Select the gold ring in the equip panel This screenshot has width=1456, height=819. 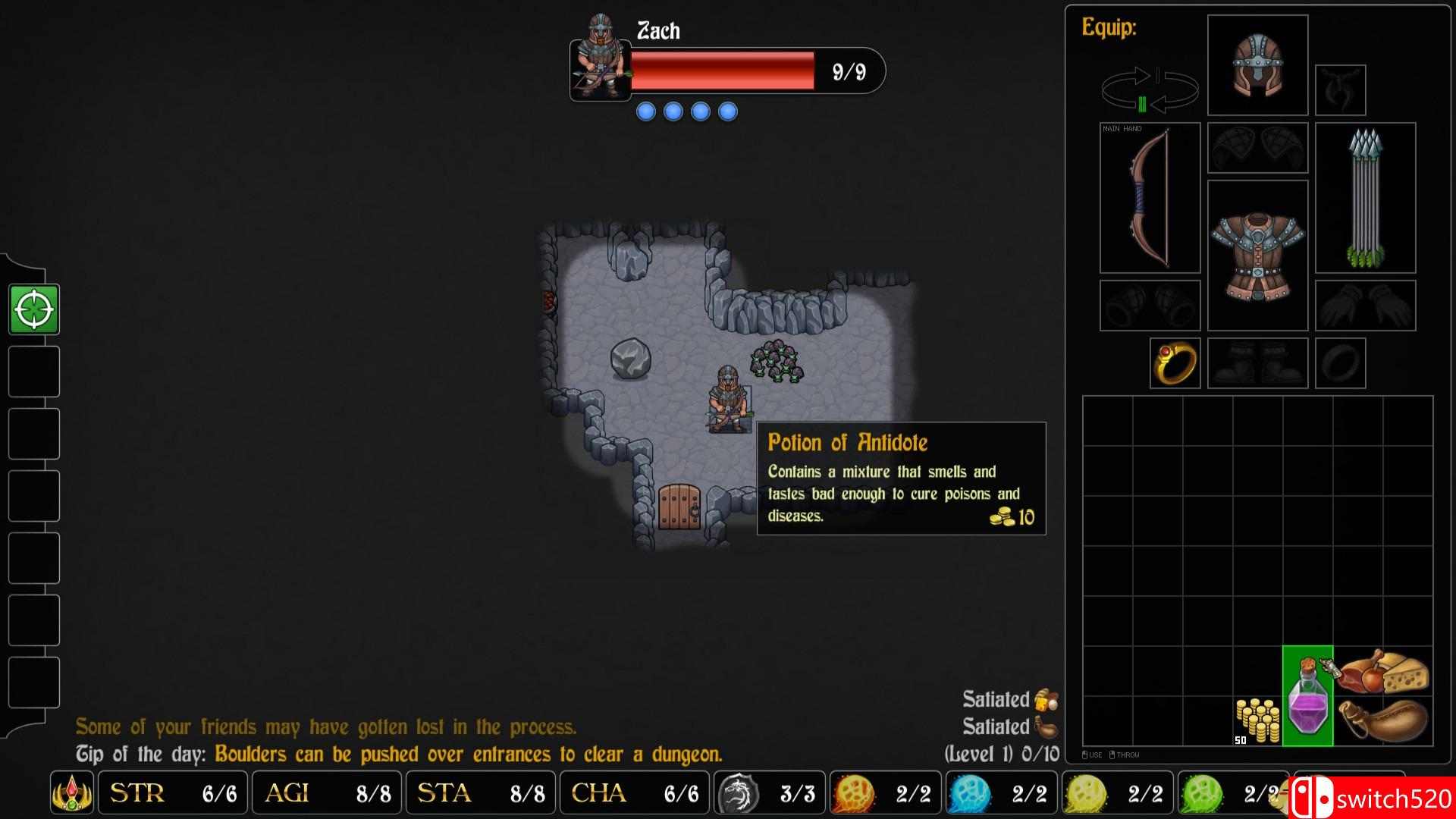(x=1174, y=364)
